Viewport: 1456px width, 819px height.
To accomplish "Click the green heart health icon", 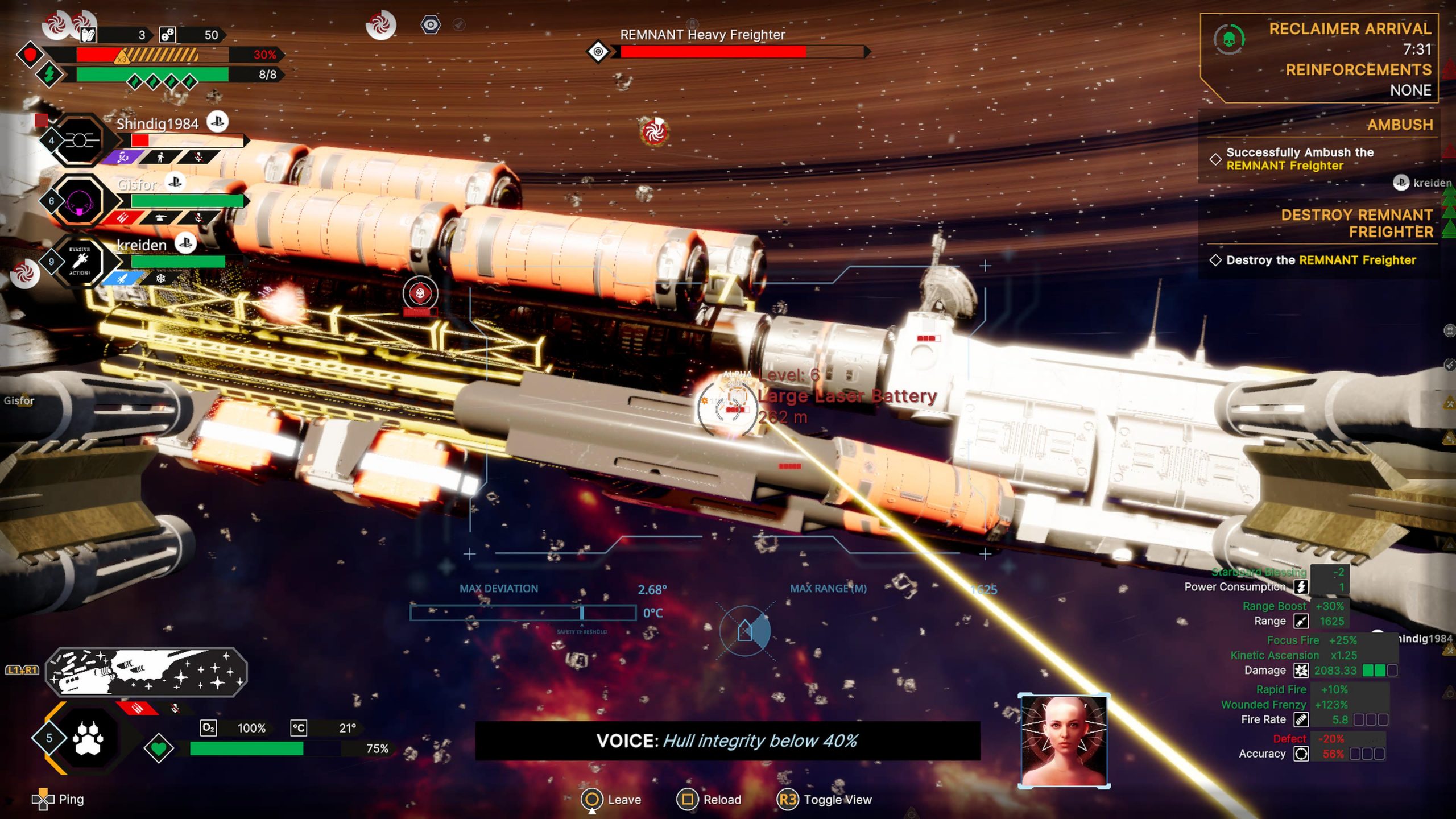I will click(x=159, y=748).
